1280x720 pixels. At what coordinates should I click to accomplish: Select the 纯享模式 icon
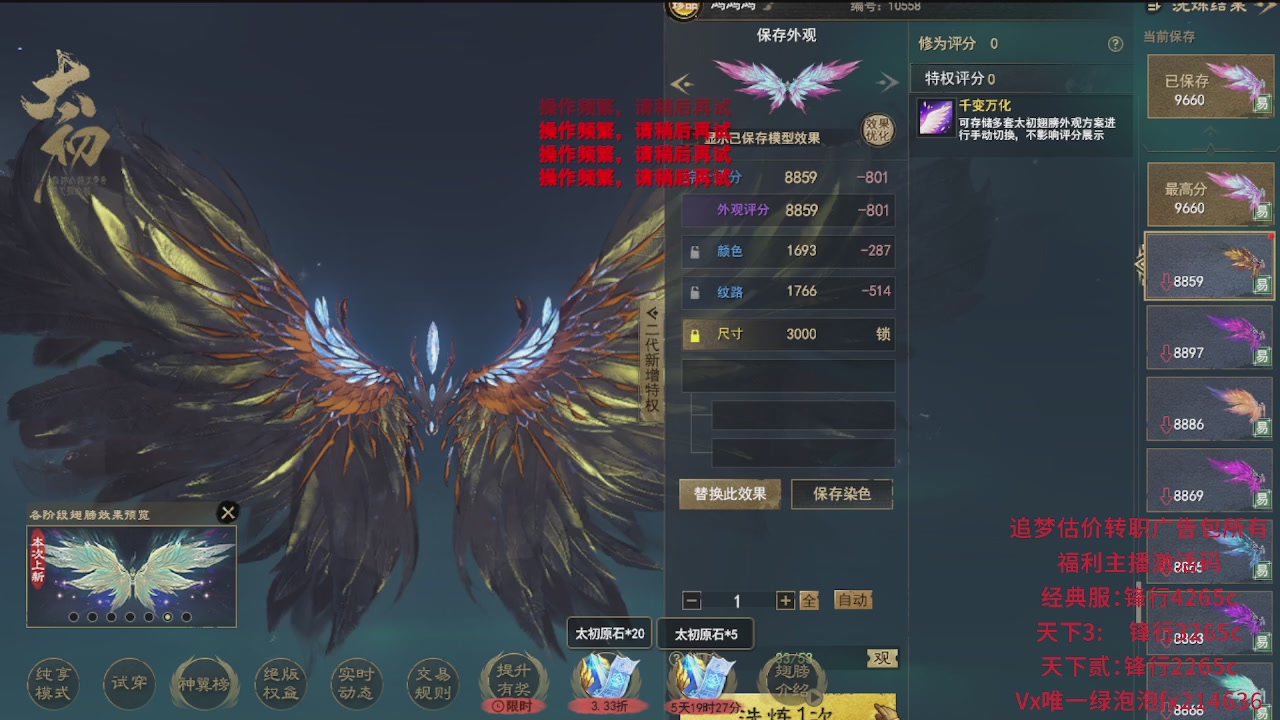tap(52, 684)
